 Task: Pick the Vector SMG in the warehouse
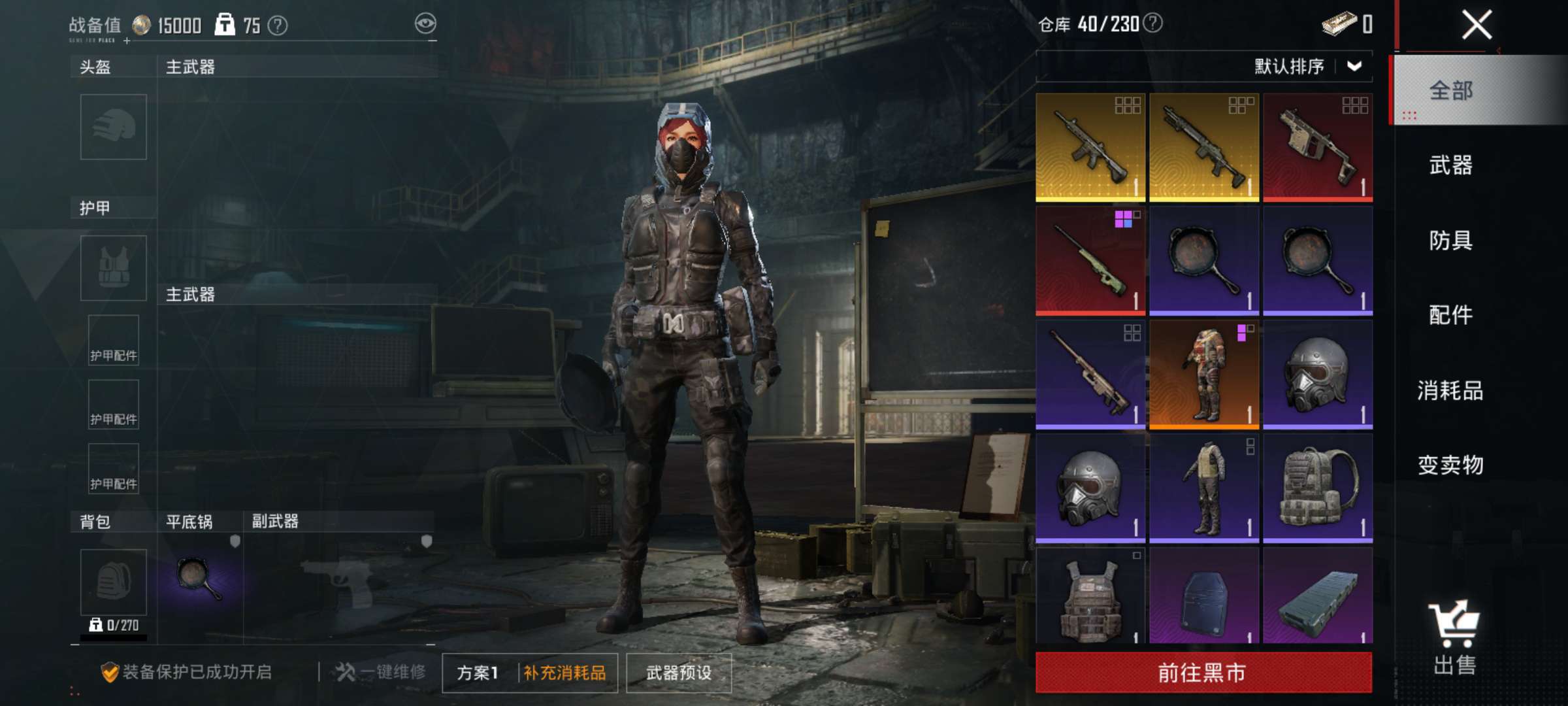click(1318, 147)
